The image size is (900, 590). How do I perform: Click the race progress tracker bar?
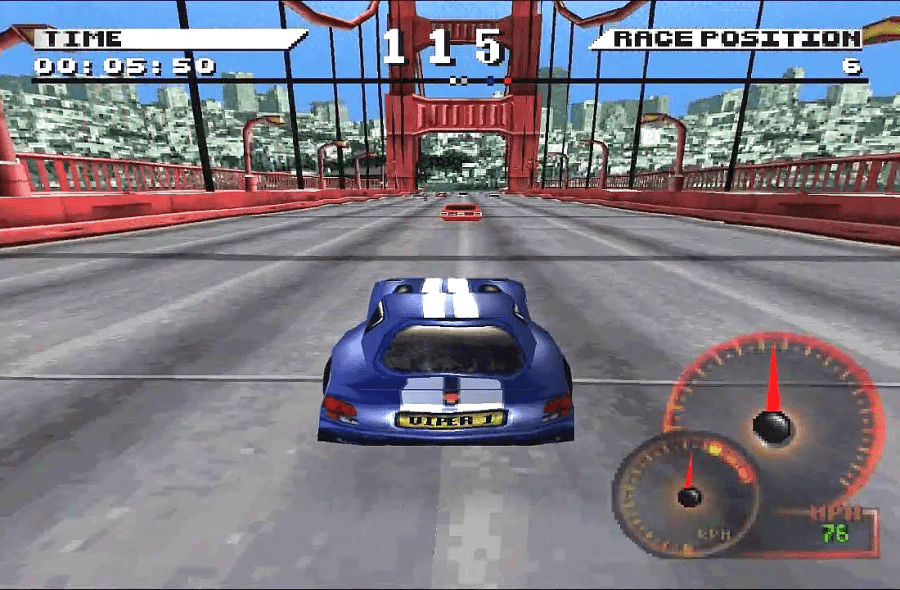point(450,80)
